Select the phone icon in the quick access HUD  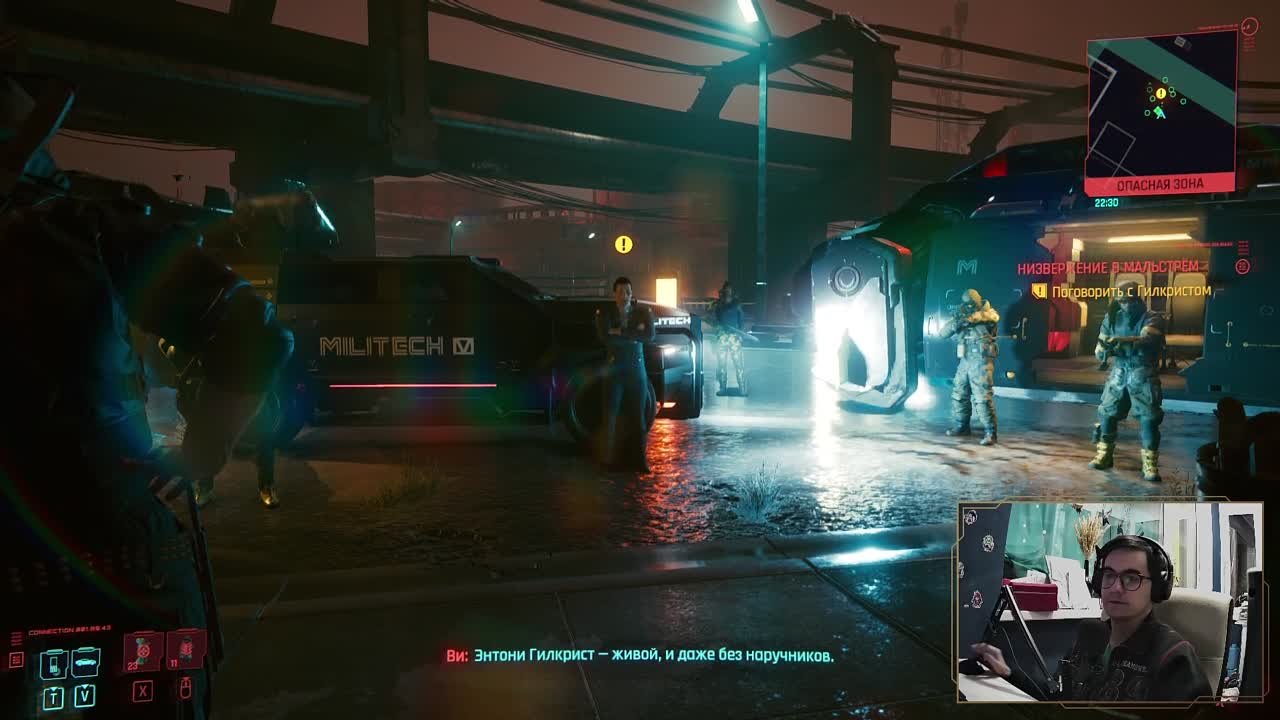(53, 664)
